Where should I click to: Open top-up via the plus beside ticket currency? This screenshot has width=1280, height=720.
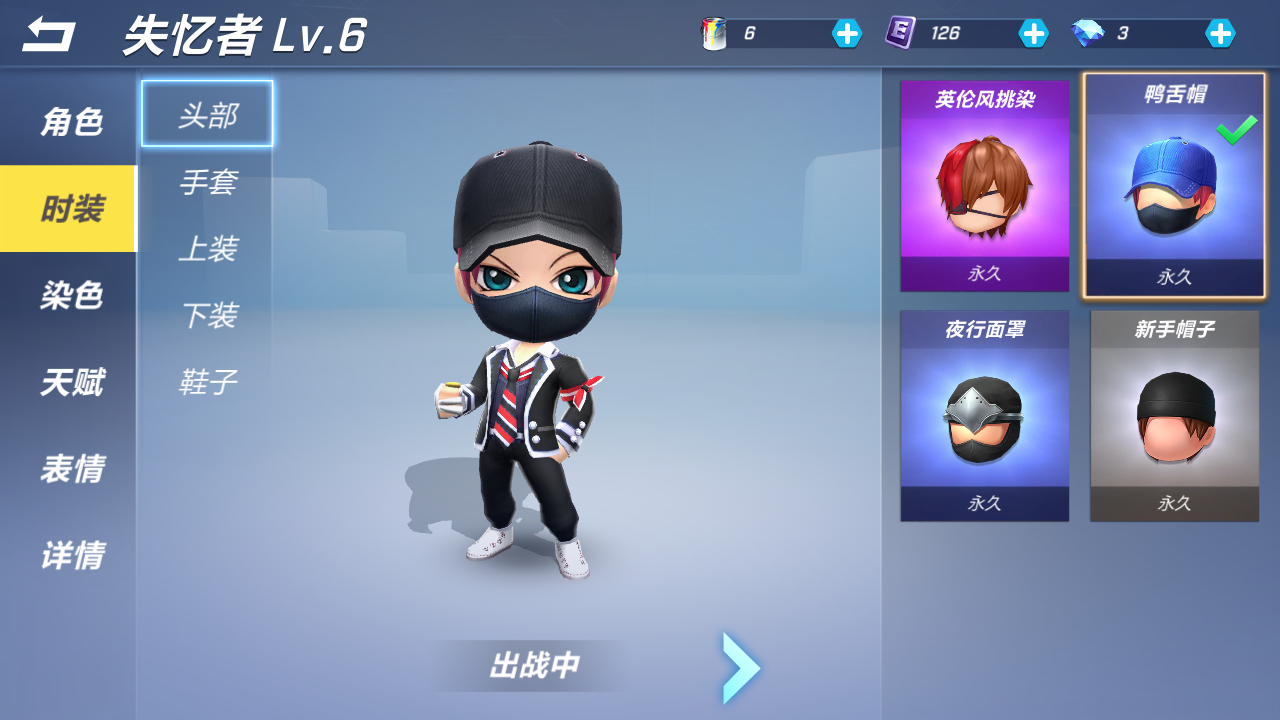(x=1034, y=33)
